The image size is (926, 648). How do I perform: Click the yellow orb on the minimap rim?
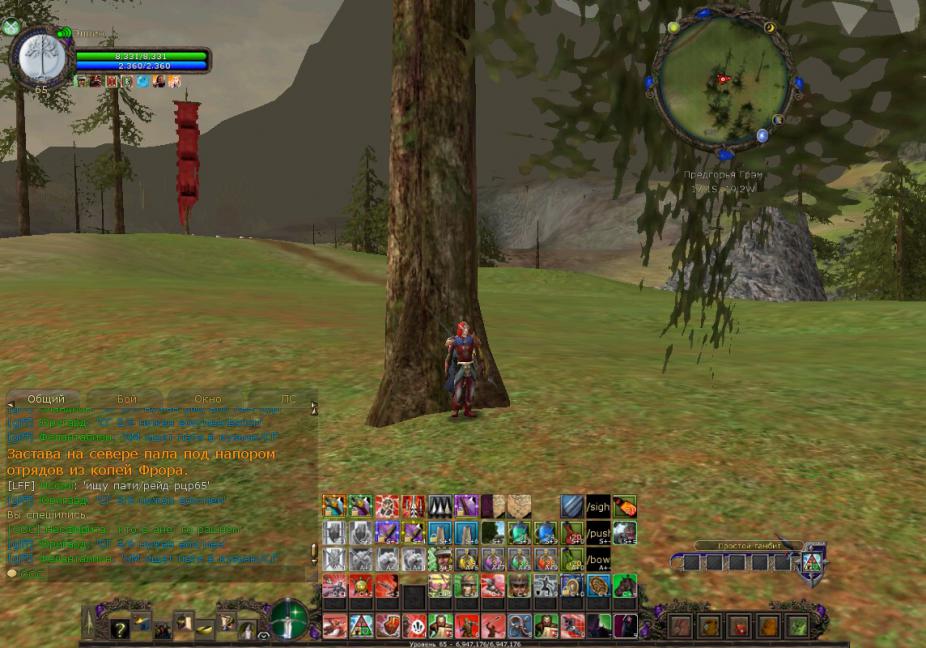(x=673, y=27)
